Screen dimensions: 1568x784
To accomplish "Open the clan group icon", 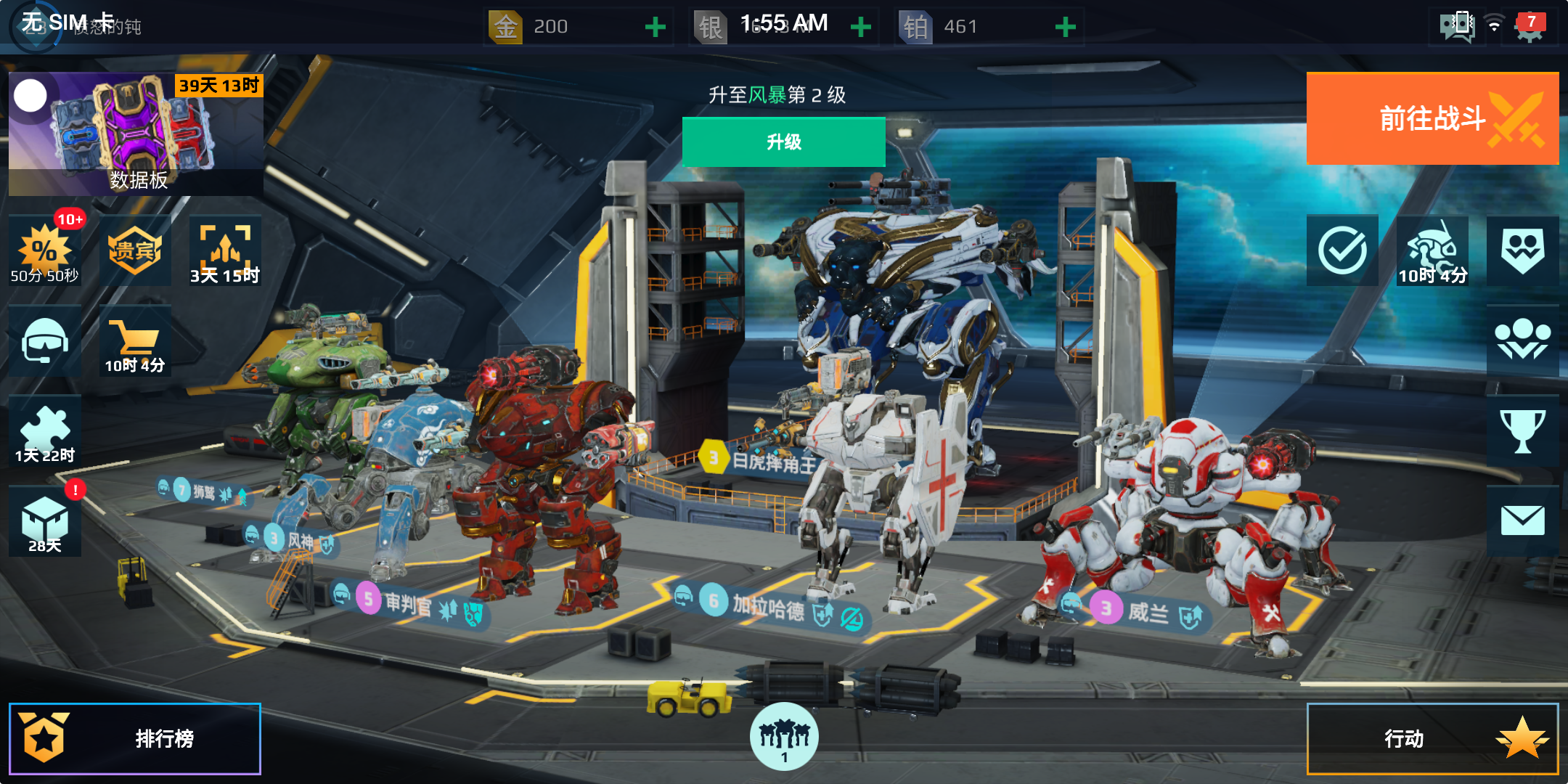I will (x=1522, y=340).
